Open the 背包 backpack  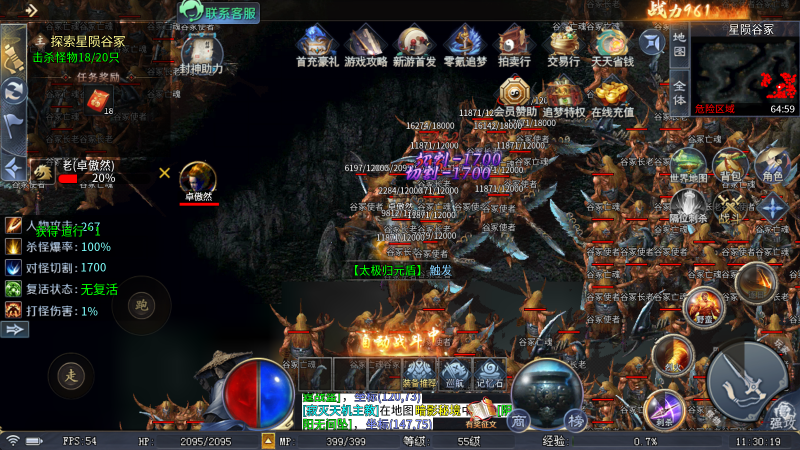click(x=729, y=165)
